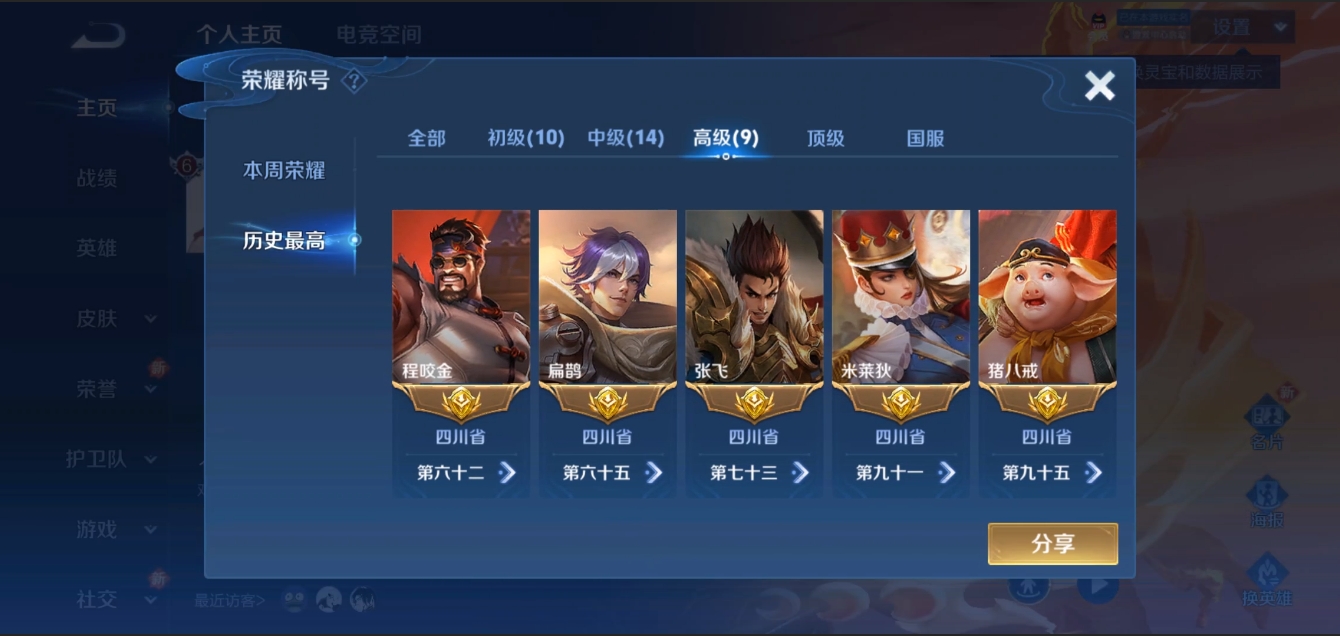Image resolution: width=1340 pixels, height=636 pixels.
Task: Switch to the 国服 tab
Action: click(x=926, y=138)
